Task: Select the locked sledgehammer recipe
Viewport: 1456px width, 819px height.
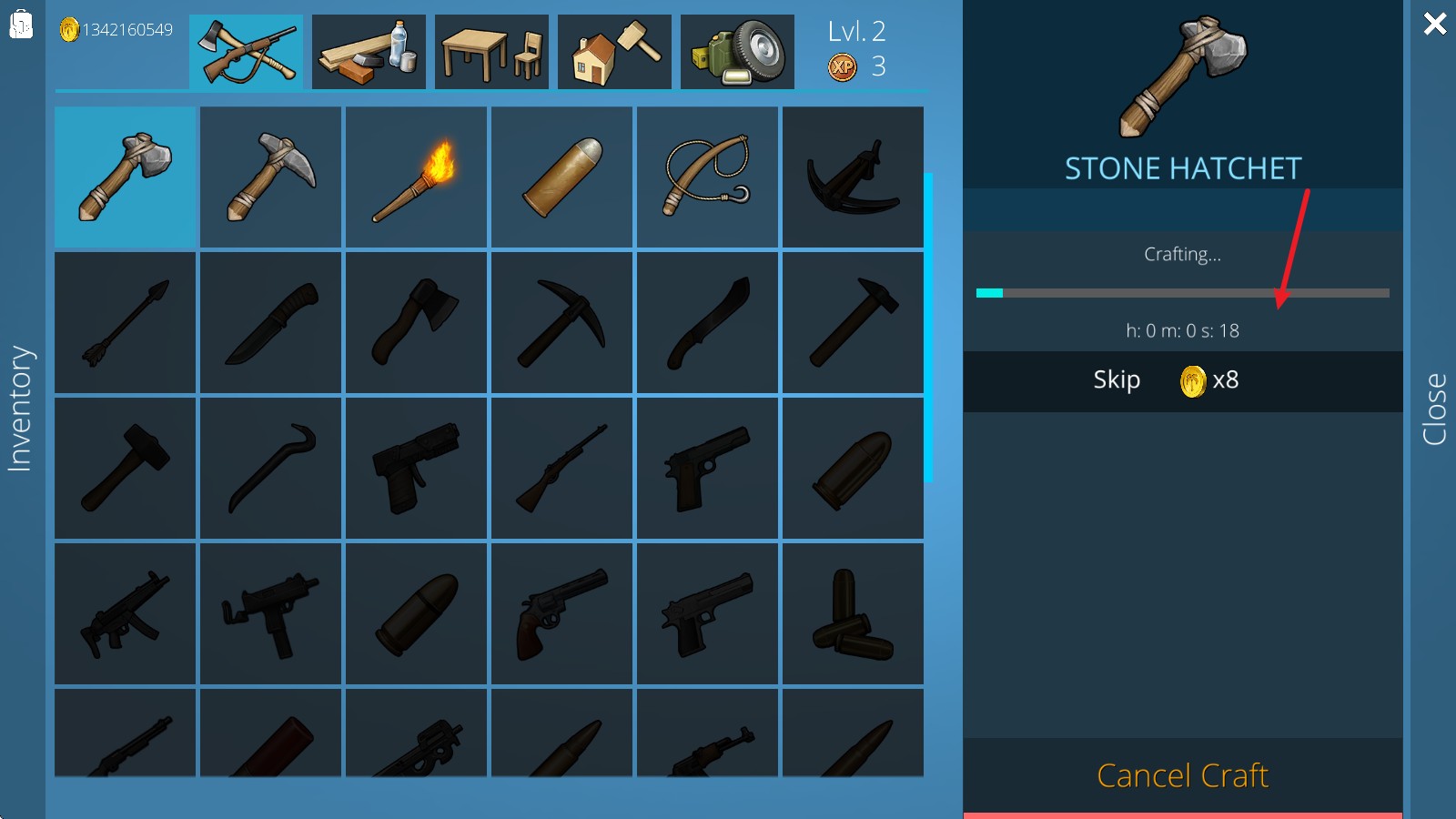Action: 126,468
